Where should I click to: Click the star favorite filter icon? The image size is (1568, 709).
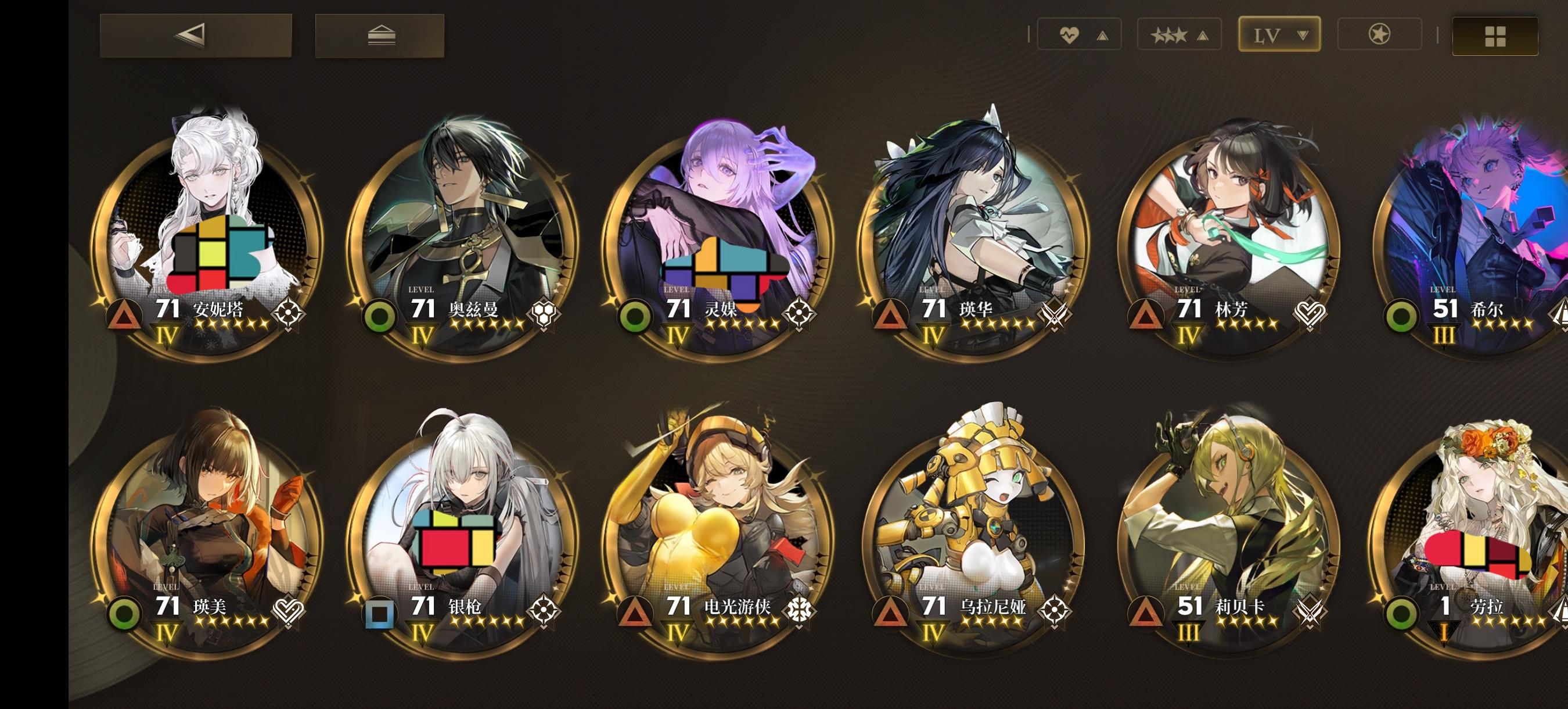(x=1380, y=35)
